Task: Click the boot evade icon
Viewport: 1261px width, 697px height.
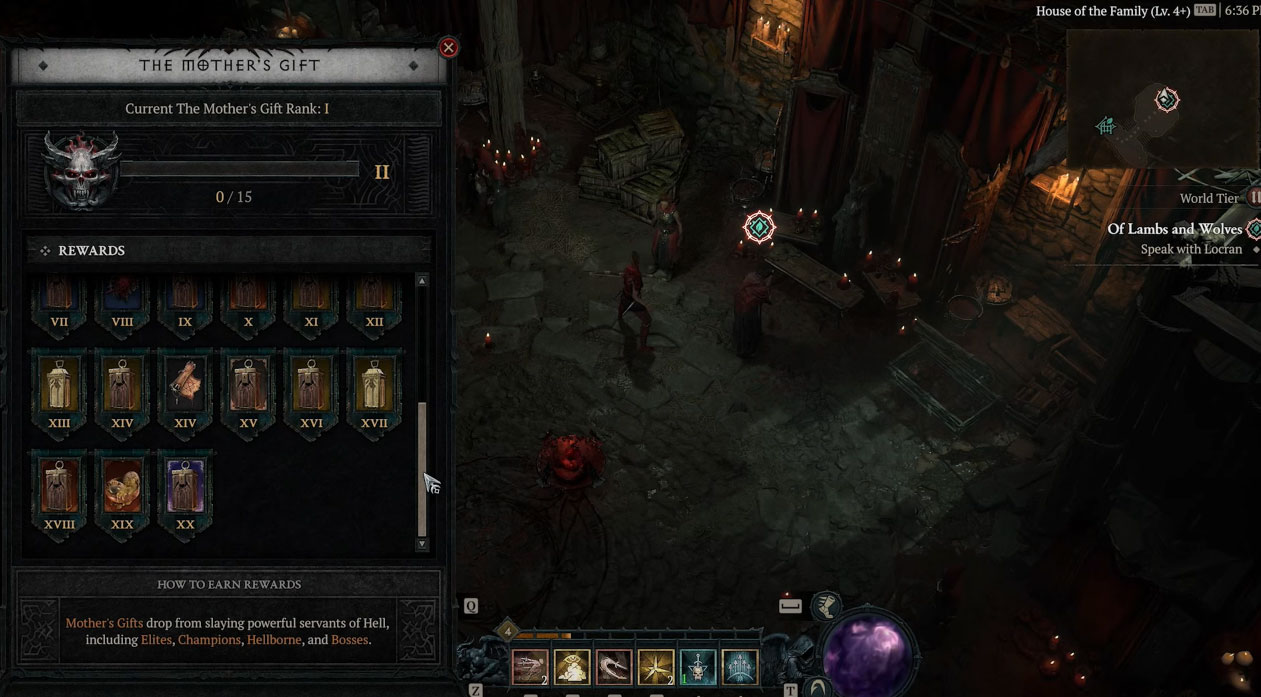Action: [826, 604]
